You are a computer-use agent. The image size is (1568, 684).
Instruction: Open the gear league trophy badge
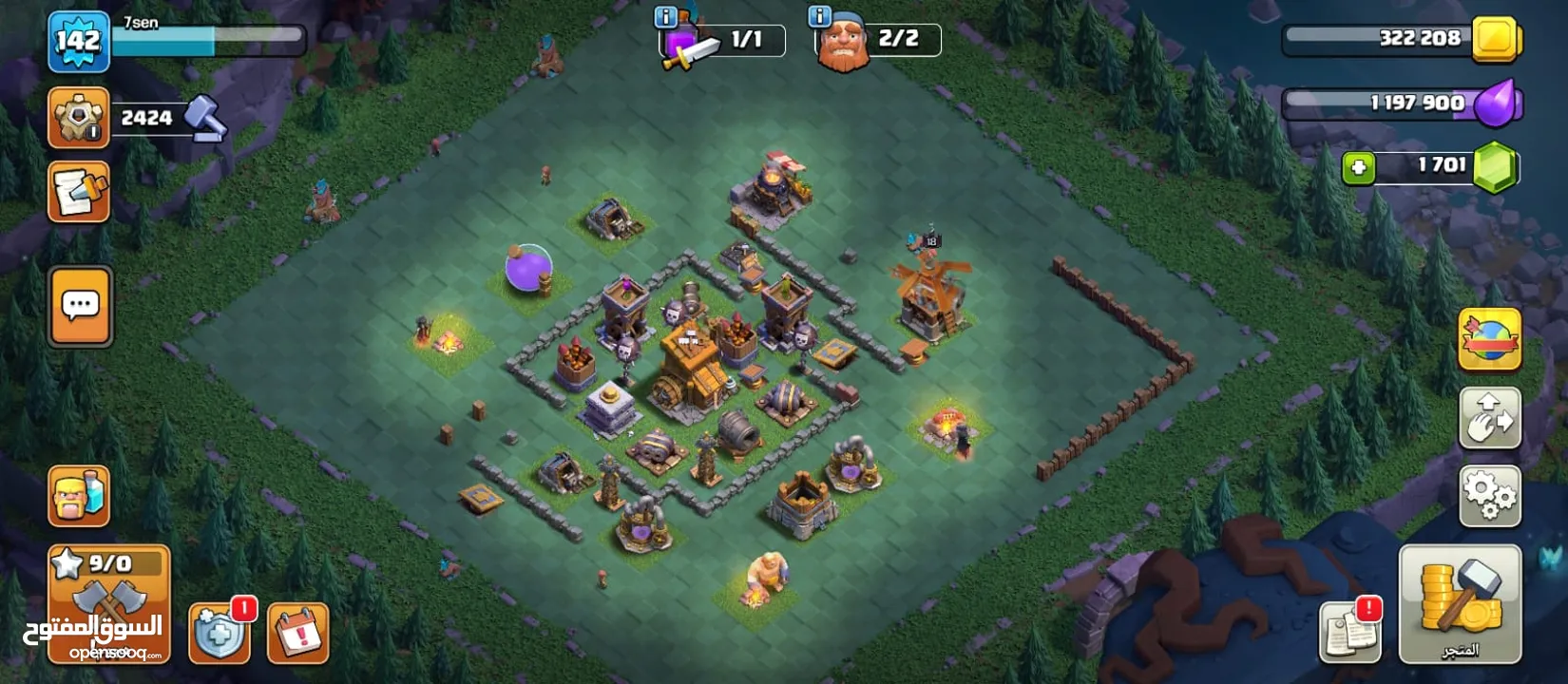point(78,118)
